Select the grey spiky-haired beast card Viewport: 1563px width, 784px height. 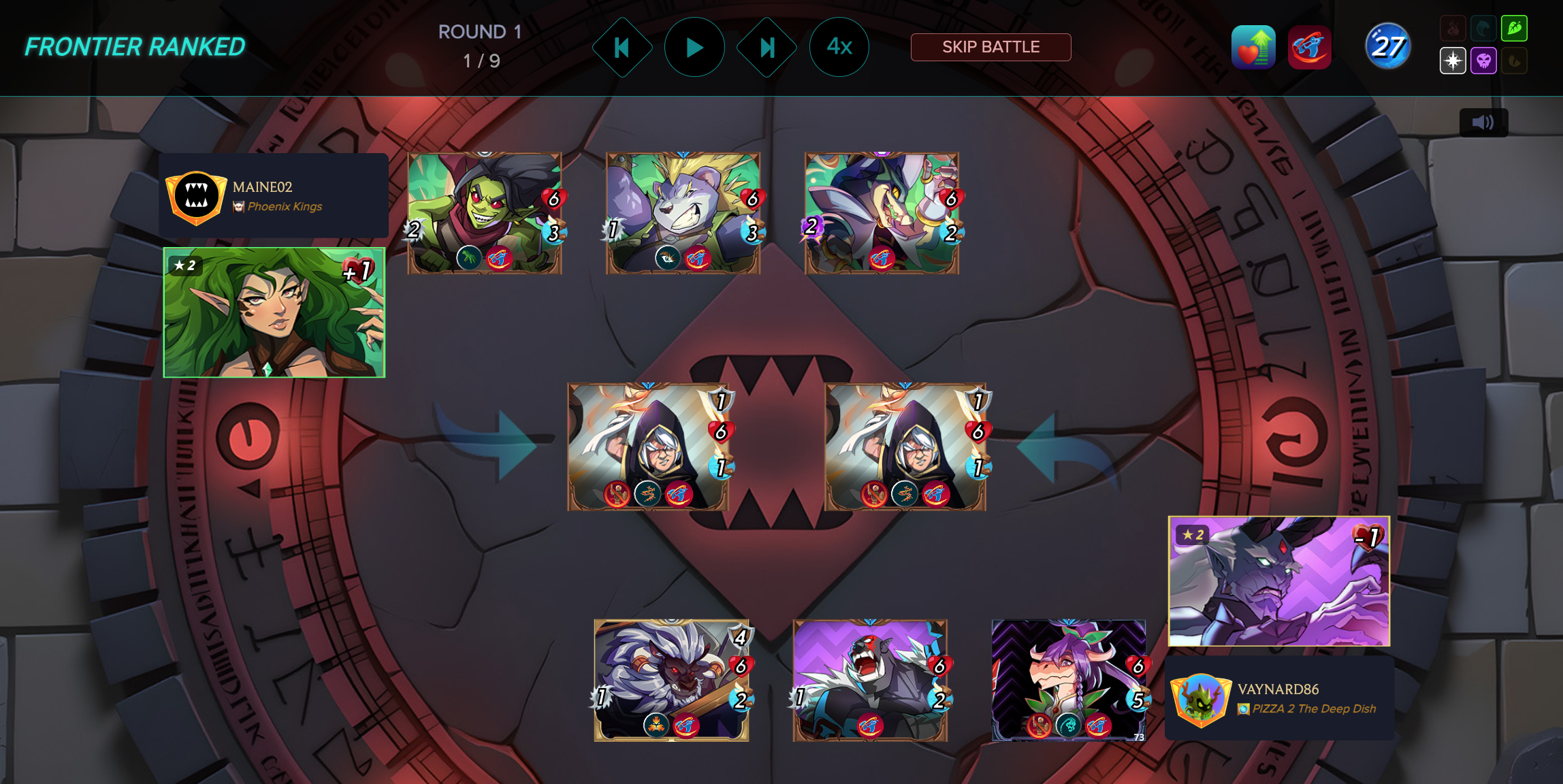coord(683,213)
